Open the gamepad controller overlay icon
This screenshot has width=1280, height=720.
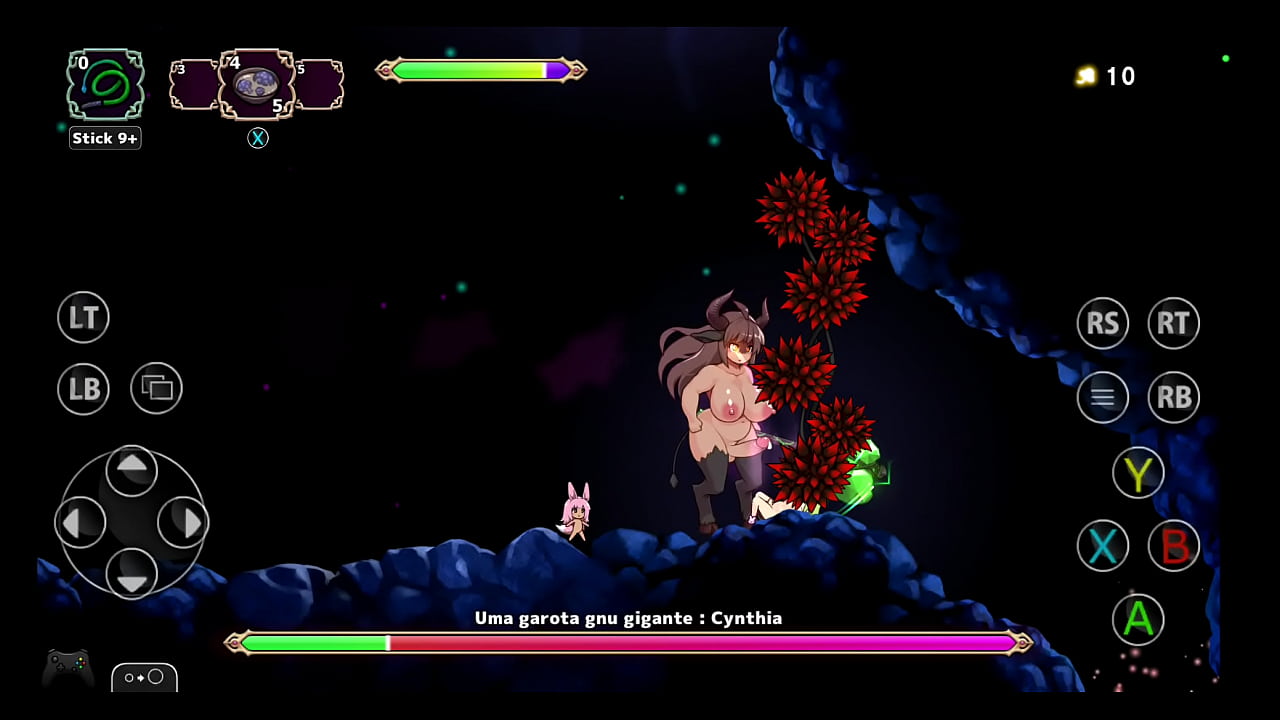pos(68,668)
